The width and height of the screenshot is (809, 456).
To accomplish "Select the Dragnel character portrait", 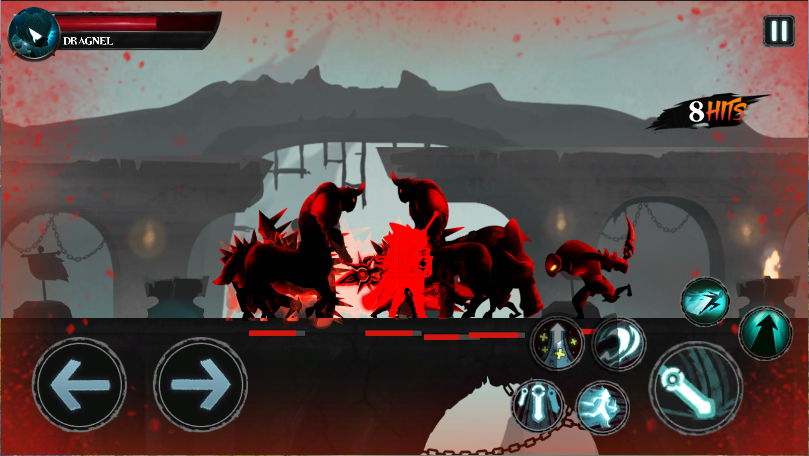I will (33, 35).
